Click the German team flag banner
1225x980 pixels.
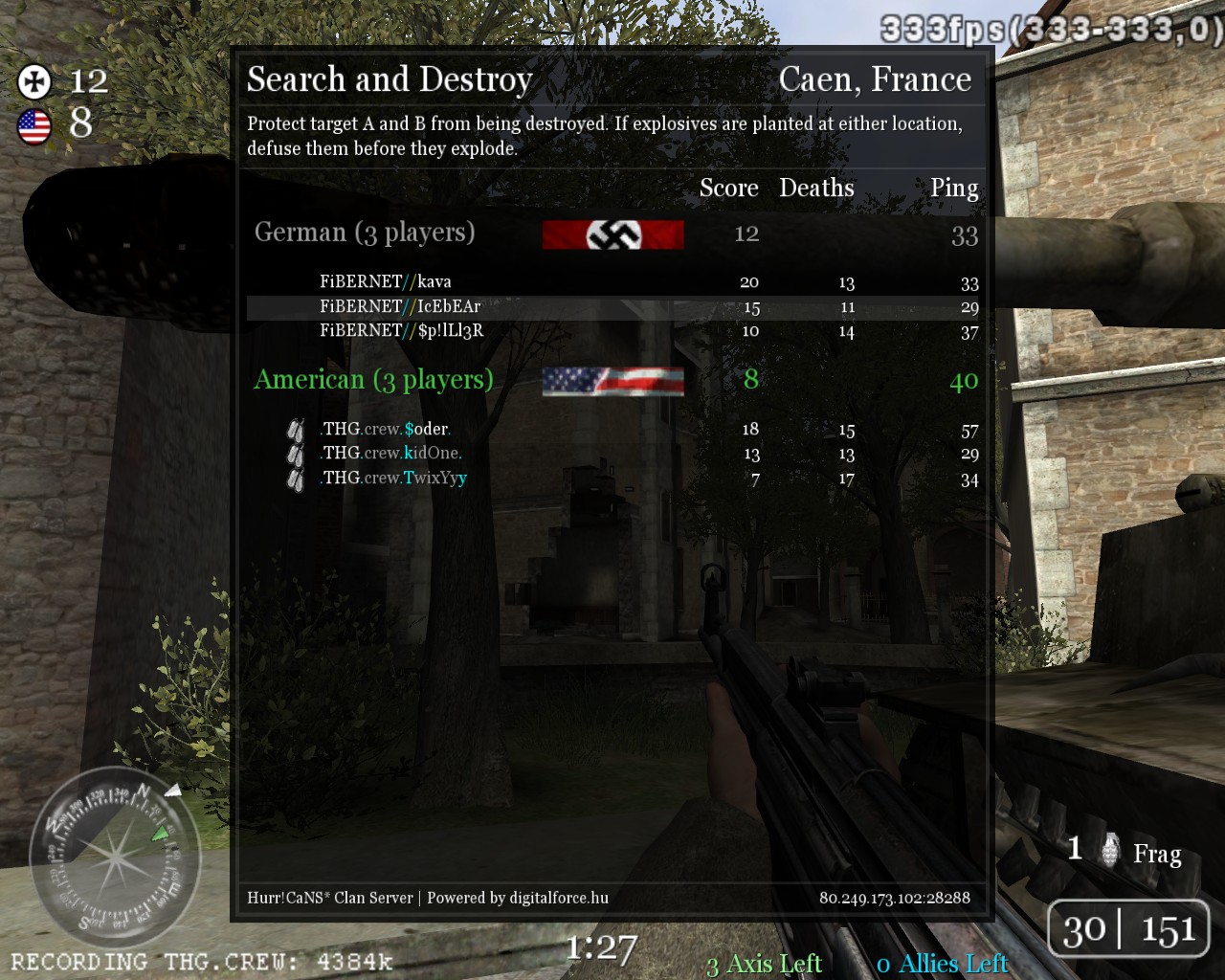tap(612, 234)
